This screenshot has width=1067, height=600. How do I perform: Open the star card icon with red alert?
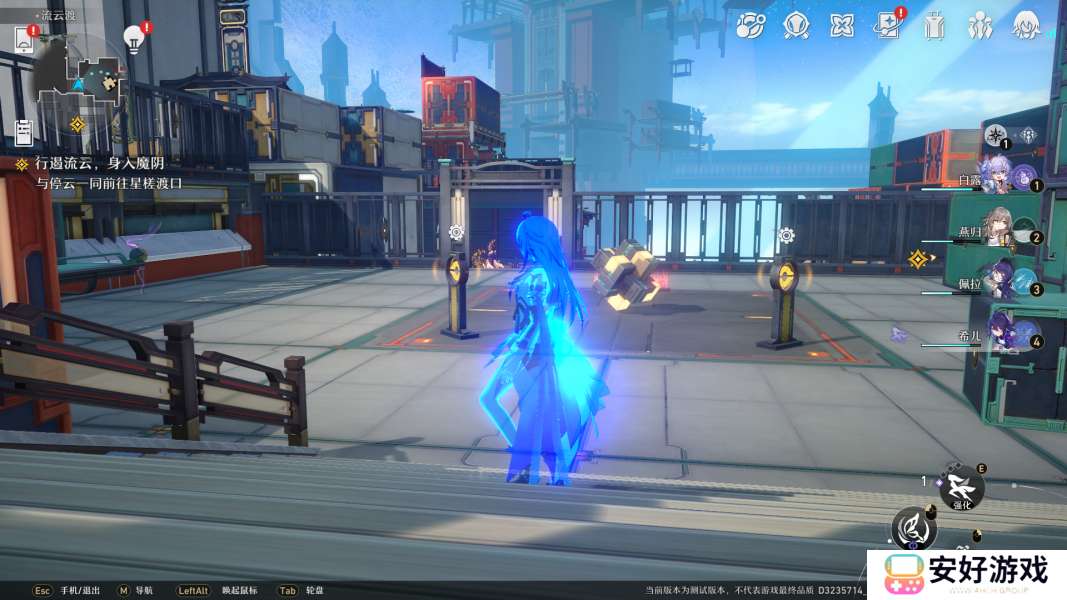click(887, 25)
